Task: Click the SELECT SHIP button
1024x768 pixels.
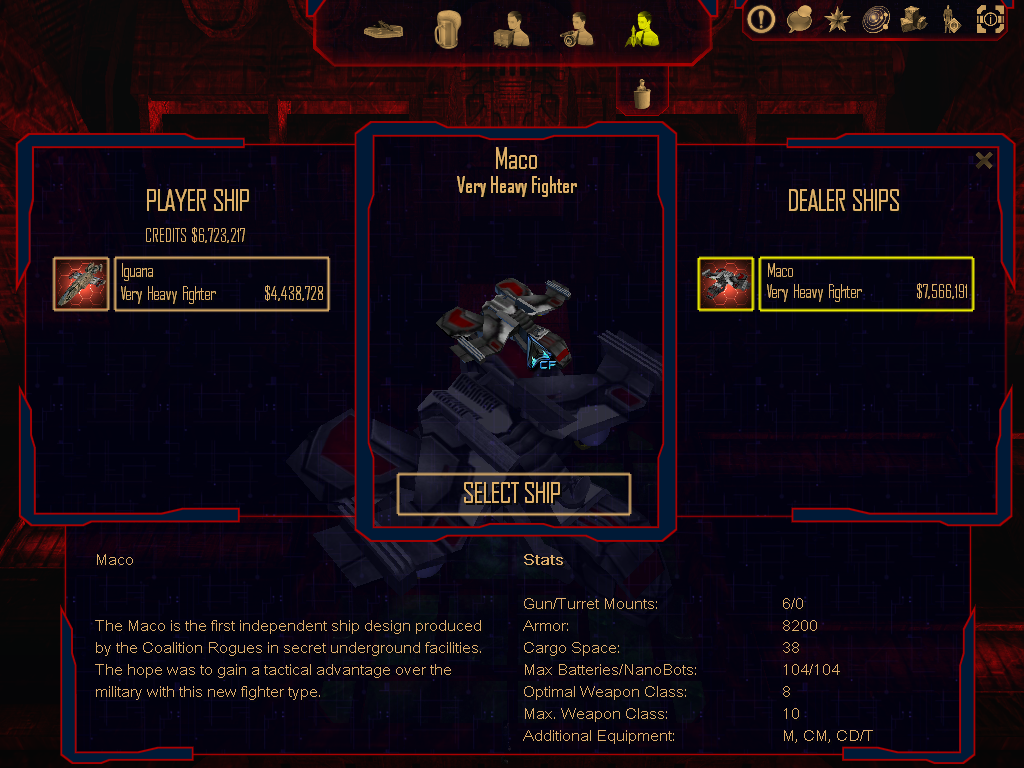Action: click(x=513, y=493)
